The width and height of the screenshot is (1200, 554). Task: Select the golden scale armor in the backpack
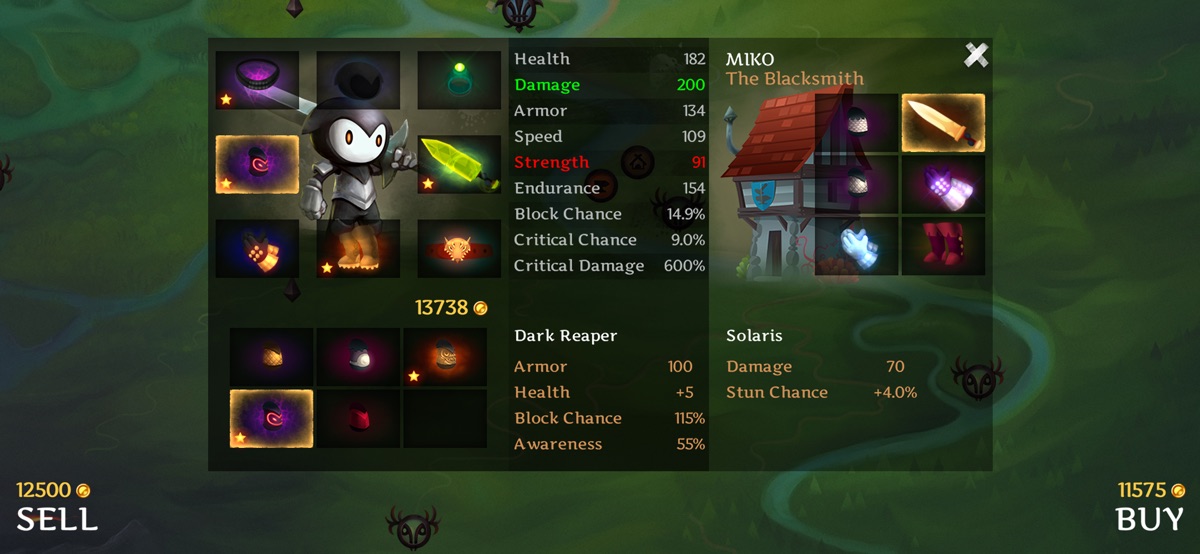tap(272, 357)
